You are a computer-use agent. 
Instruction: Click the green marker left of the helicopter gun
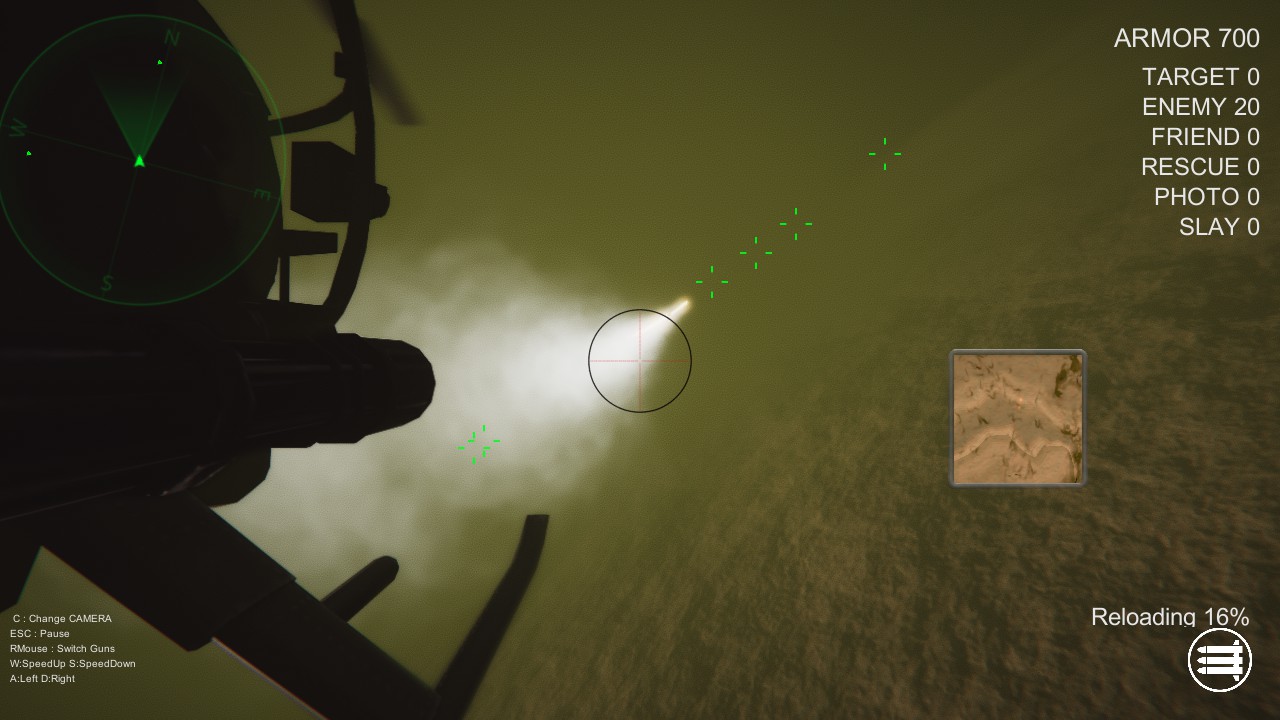[477, 443]
